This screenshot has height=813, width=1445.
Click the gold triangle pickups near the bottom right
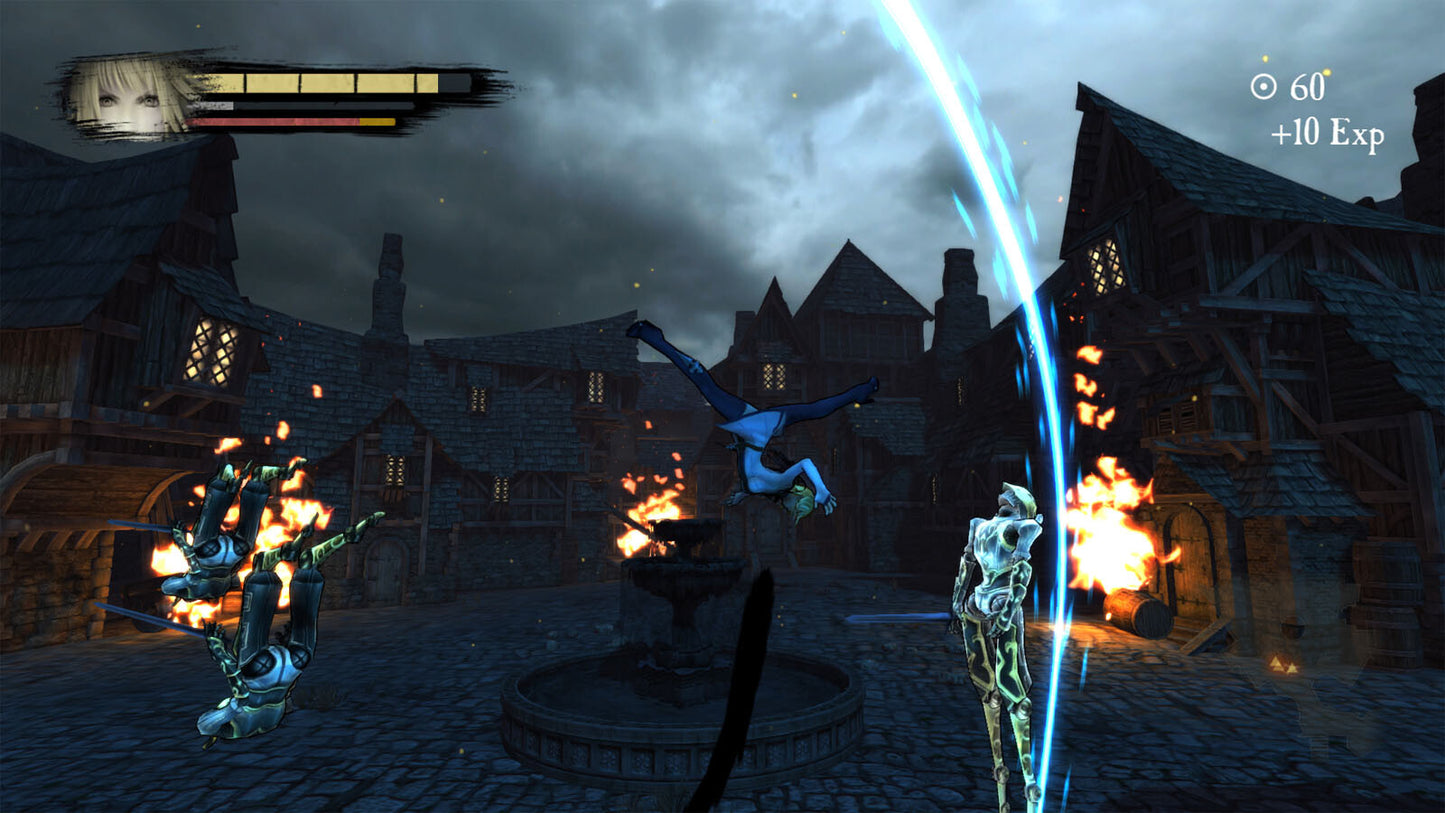coord(1287,664)
